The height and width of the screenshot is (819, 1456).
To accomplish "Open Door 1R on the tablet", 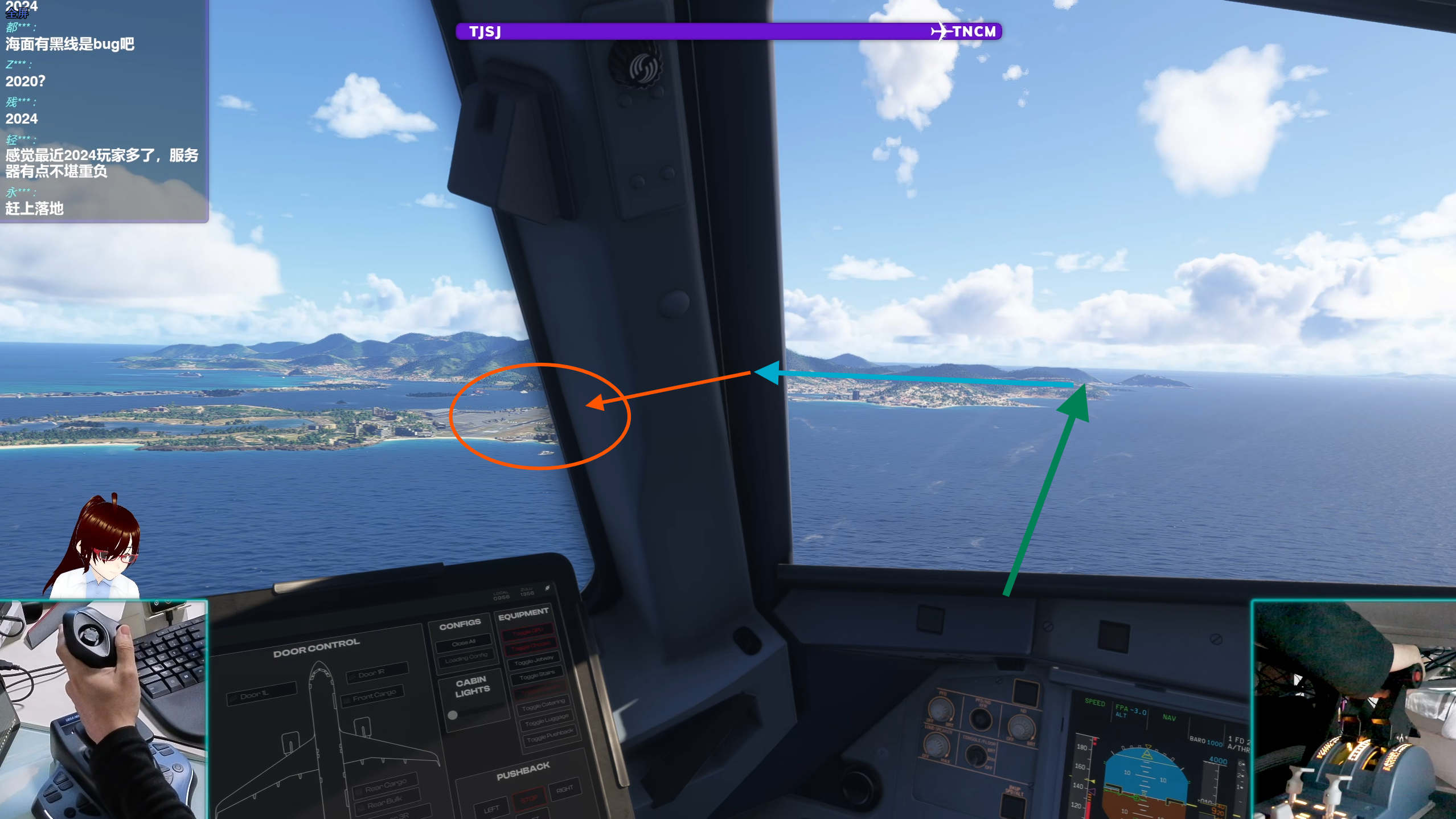I will [x=376, y=673].
